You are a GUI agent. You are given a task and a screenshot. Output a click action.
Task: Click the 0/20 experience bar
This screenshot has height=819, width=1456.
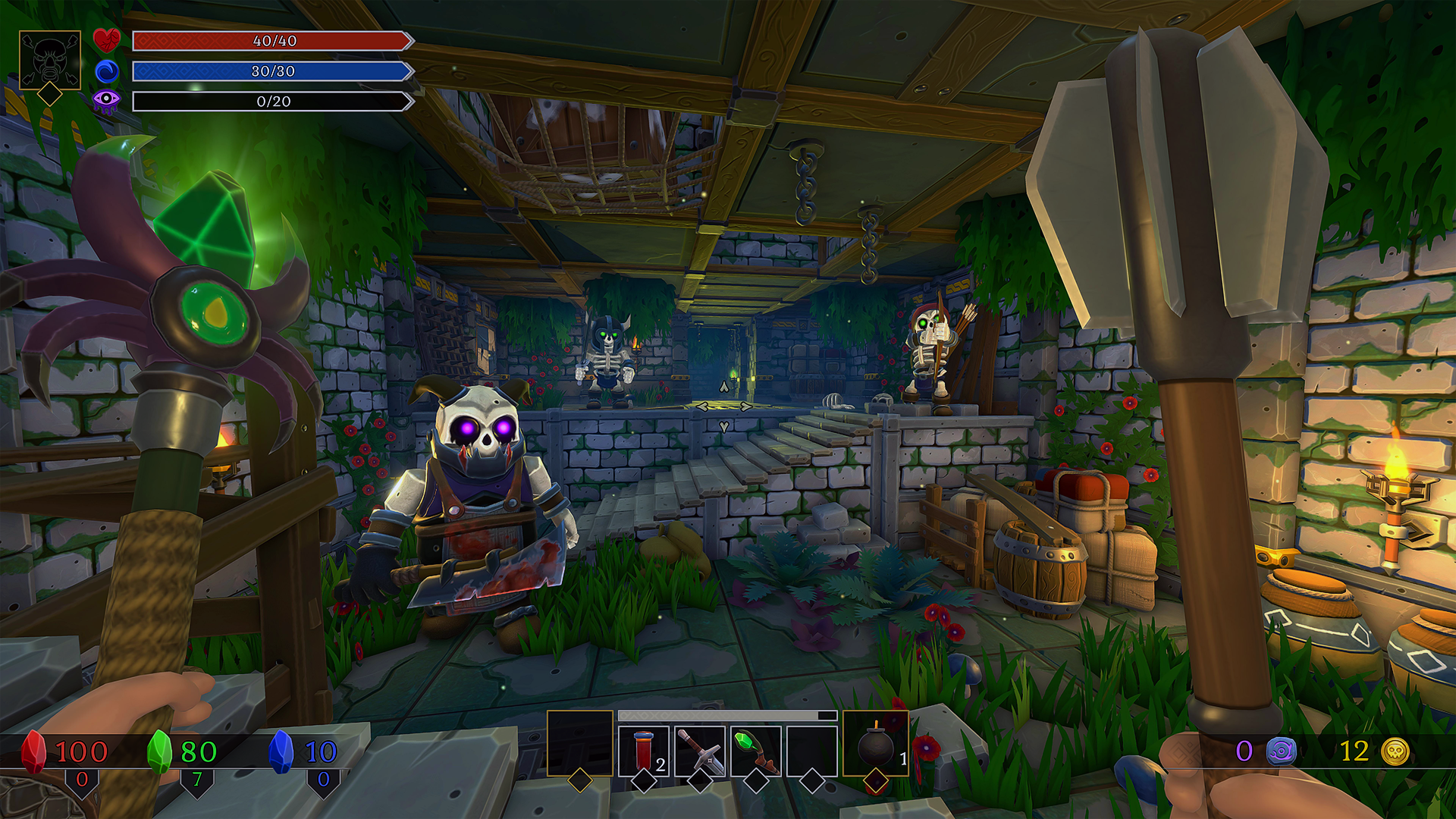pyautogui.click(x=271, y=102)
